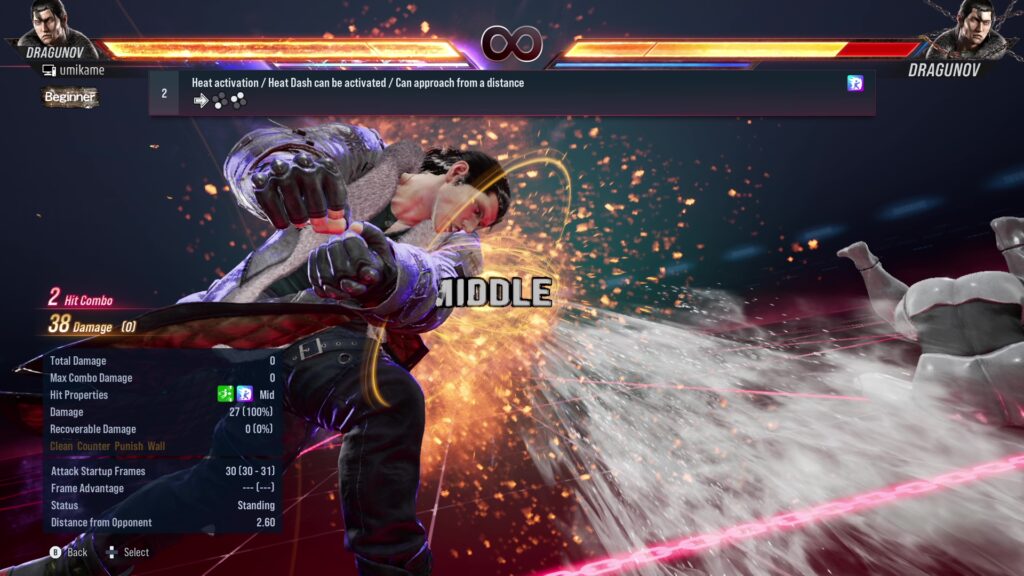Click the Beginner rank badge
This screenshot has height=576, width=1024.
tap(70, 97)
